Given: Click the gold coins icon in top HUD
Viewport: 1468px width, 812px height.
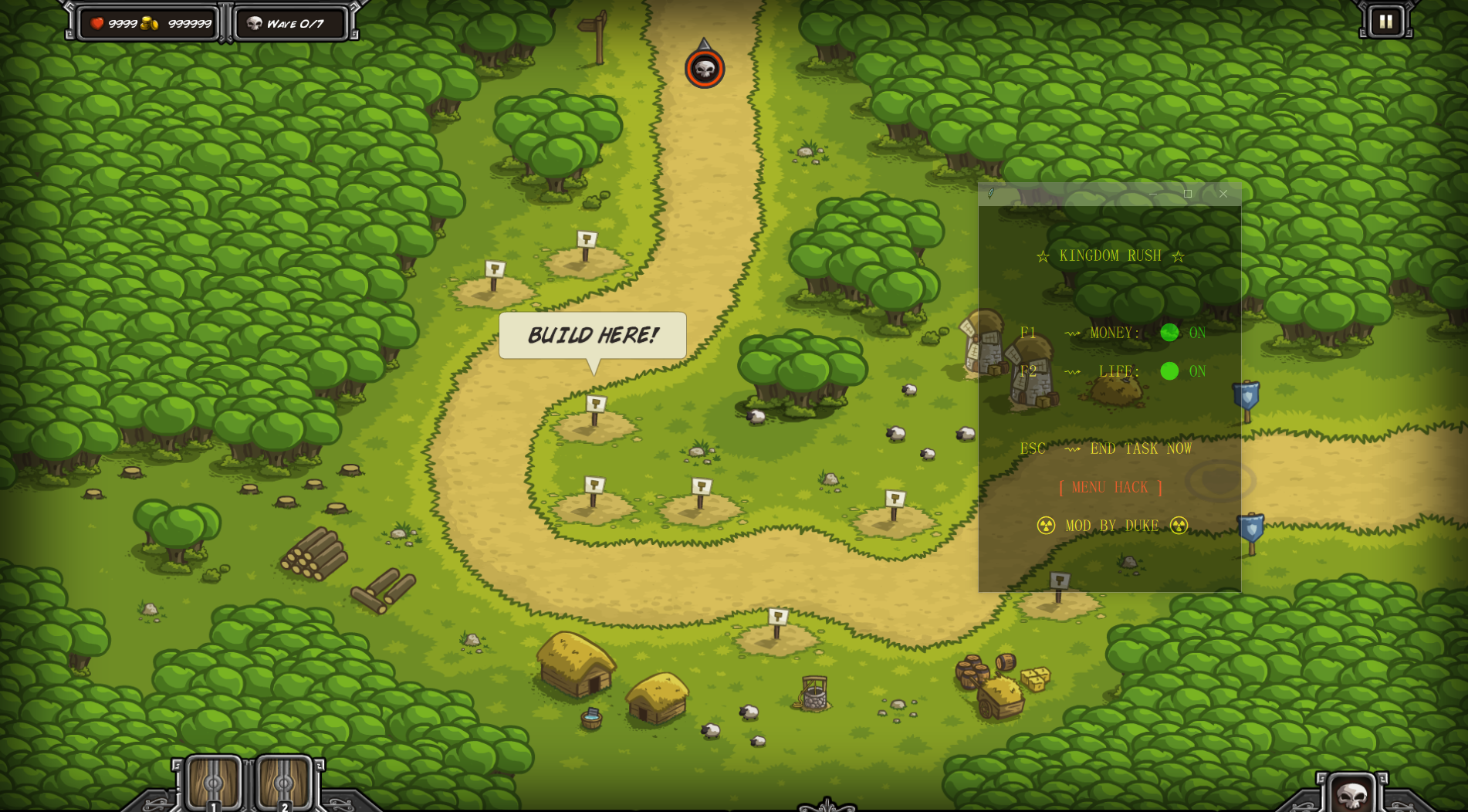Looking at the screenshot, I should (149, 23).
